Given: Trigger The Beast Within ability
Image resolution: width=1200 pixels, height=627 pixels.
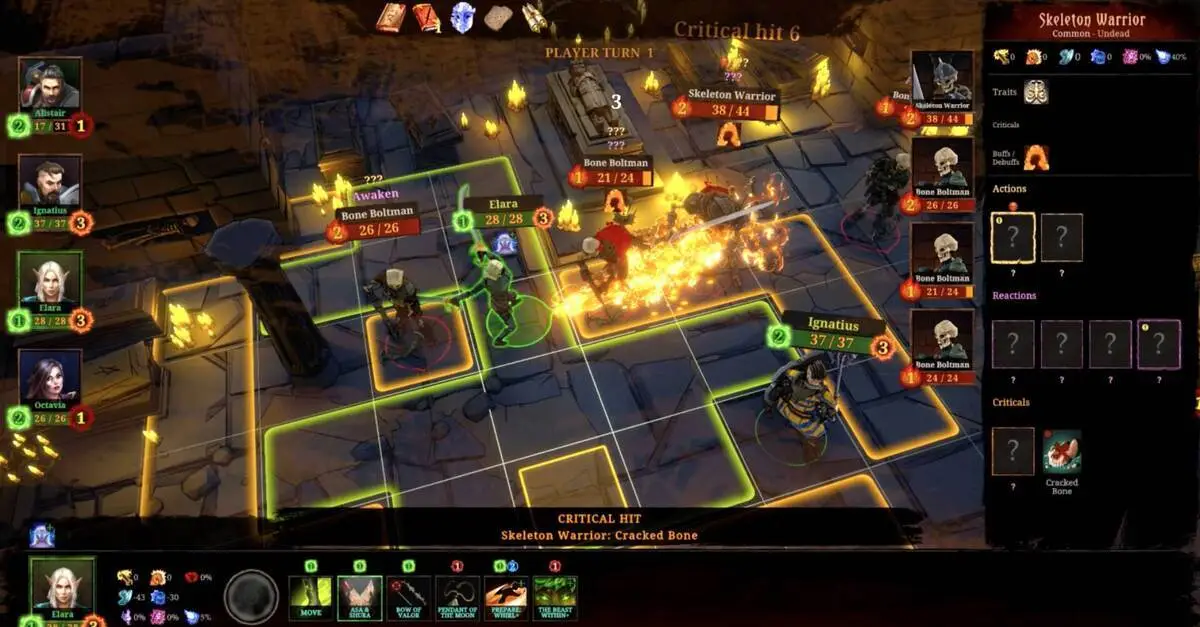Looking at the screenshot, I should [555, 598].
